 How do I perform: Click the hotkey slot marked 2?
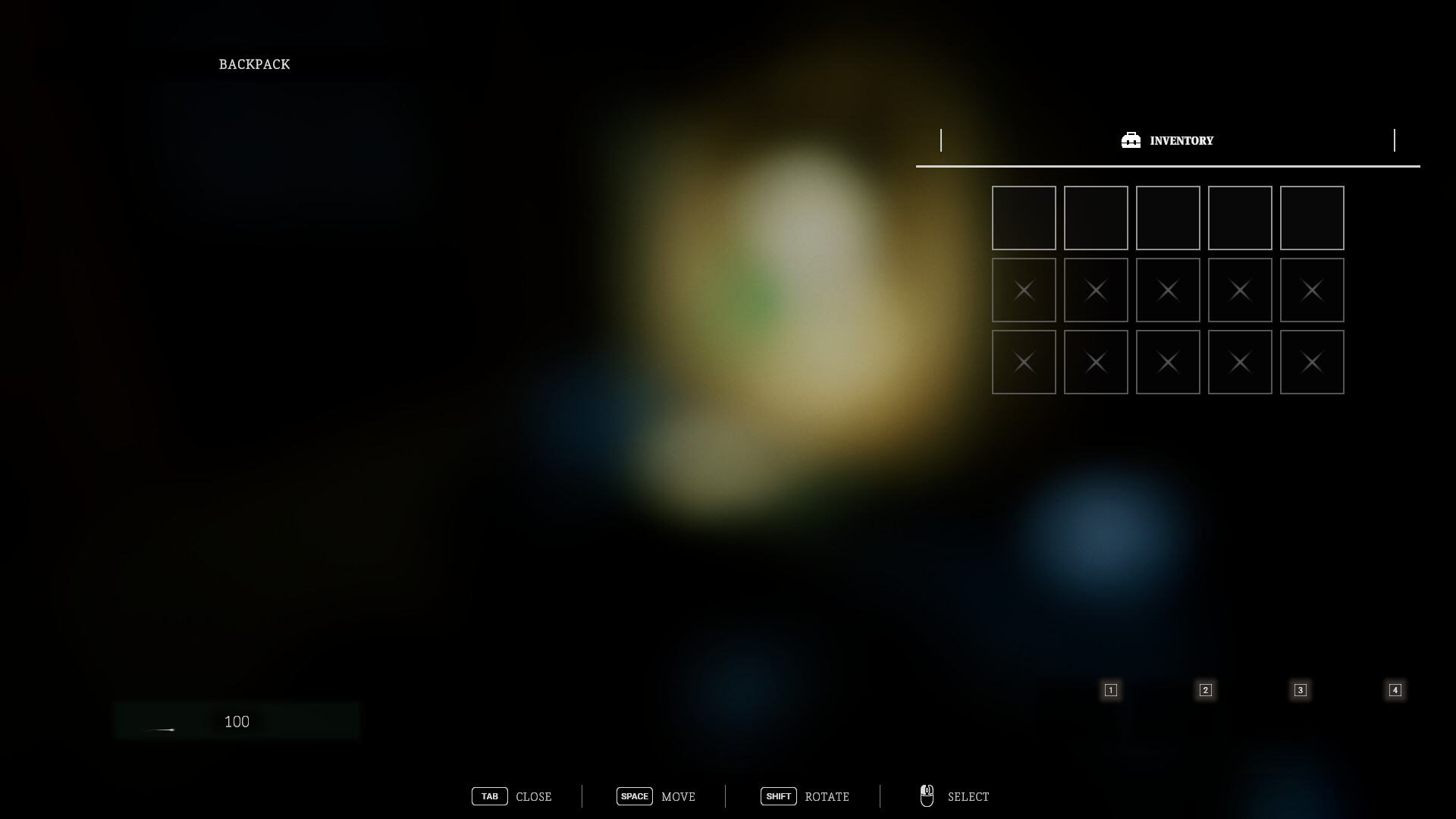pyautogui.click(x=1206, y=690)
